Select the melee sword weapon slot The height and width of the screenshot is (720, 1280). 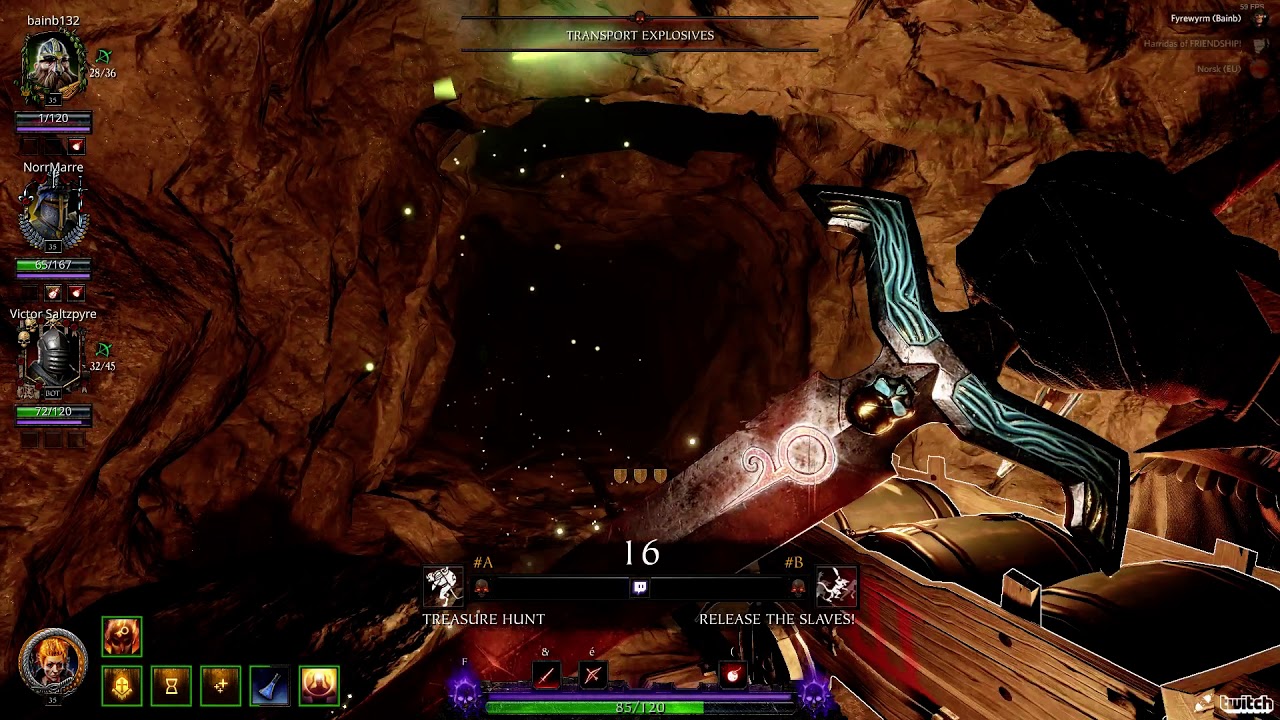point(545,676)
